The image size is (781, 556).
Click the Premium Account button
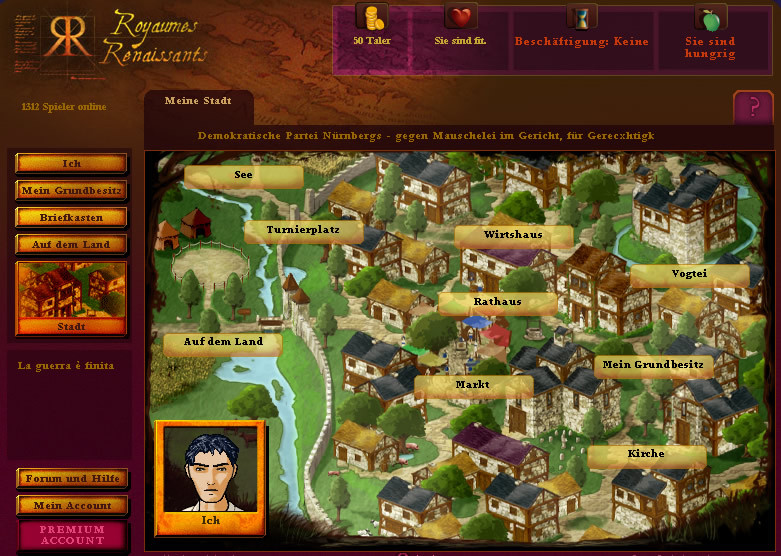click(x=71, y=535)
